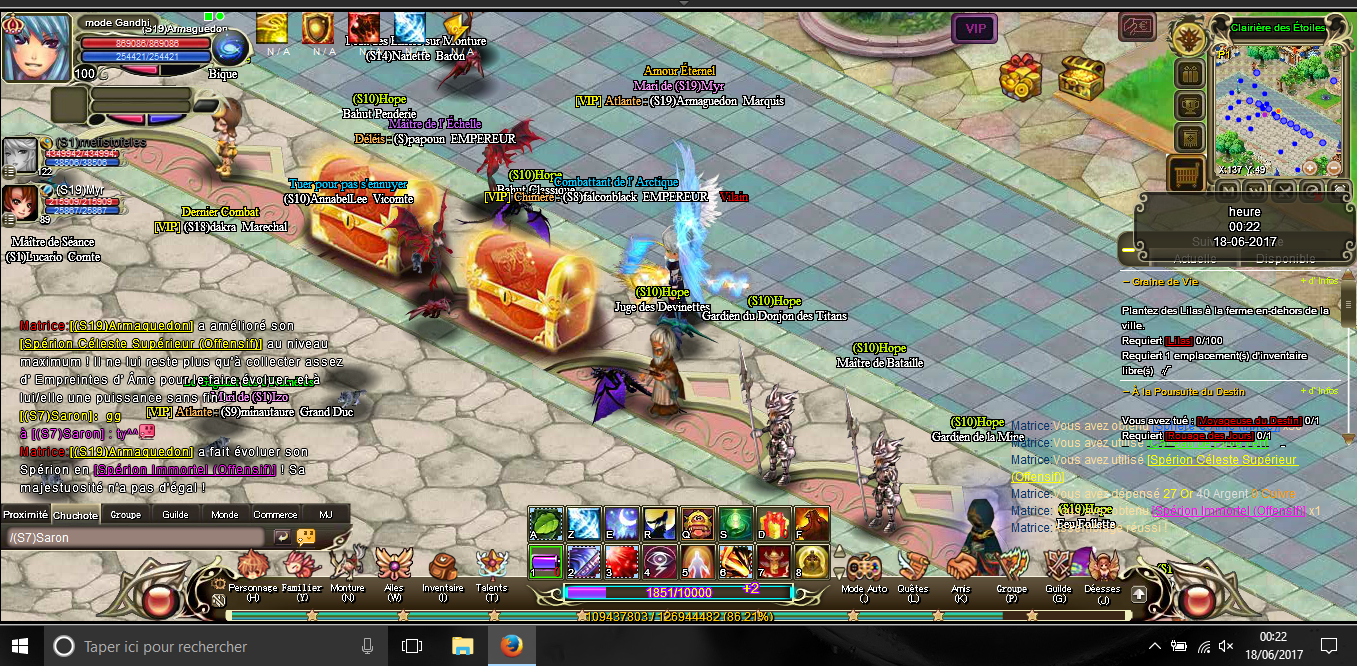Open the VIP panel
Screen dimensions: 1357x666
coord(974,28)
